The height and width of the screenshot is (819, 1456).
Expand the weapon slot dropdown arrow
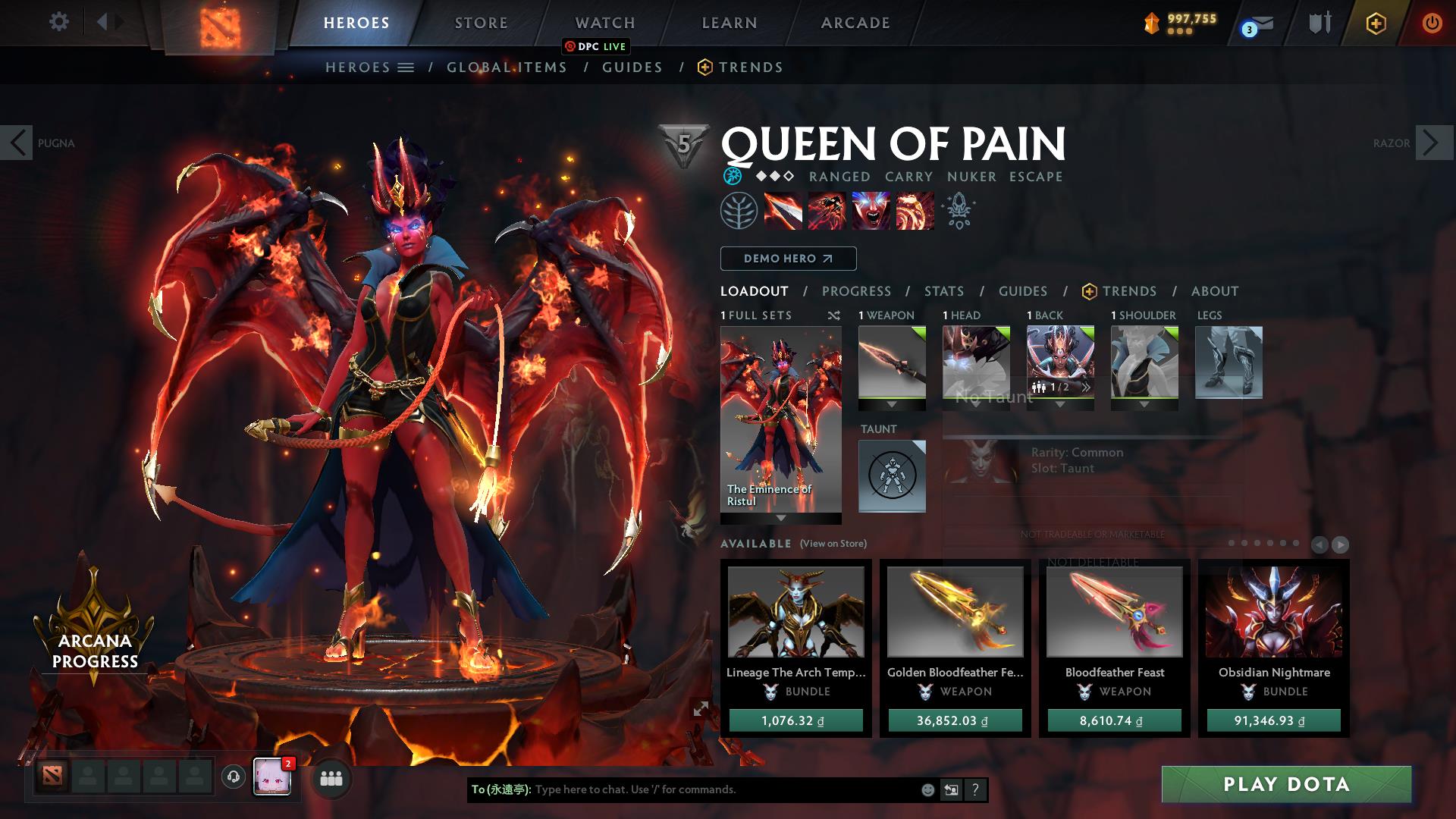pyautogui.click(x=891, y=405)
